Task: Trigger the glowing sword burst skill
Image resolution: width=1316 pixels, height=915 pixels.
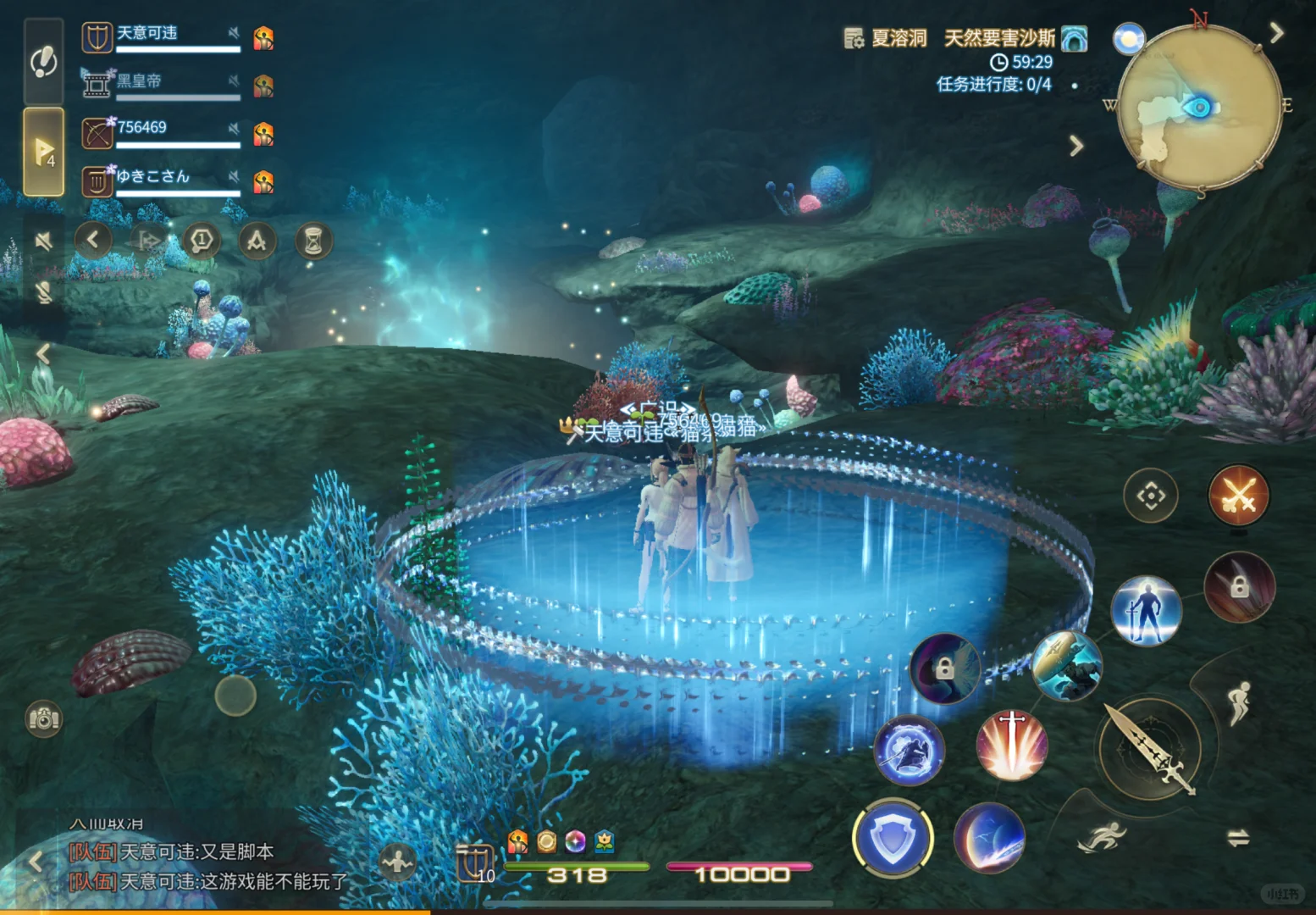Action: click(x=1012, y=746)
